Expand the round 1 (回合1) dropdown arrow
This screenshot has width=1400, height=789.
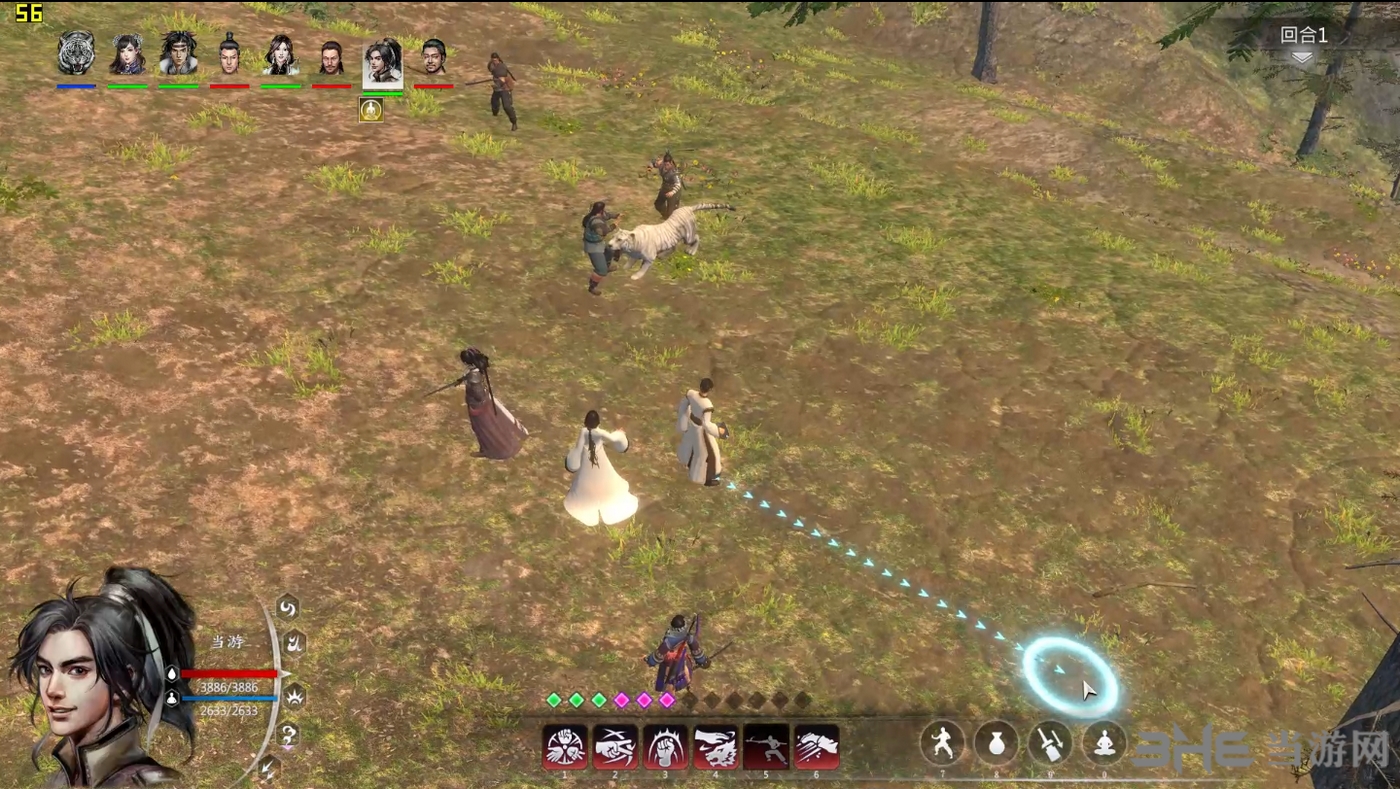[1301, 58]
